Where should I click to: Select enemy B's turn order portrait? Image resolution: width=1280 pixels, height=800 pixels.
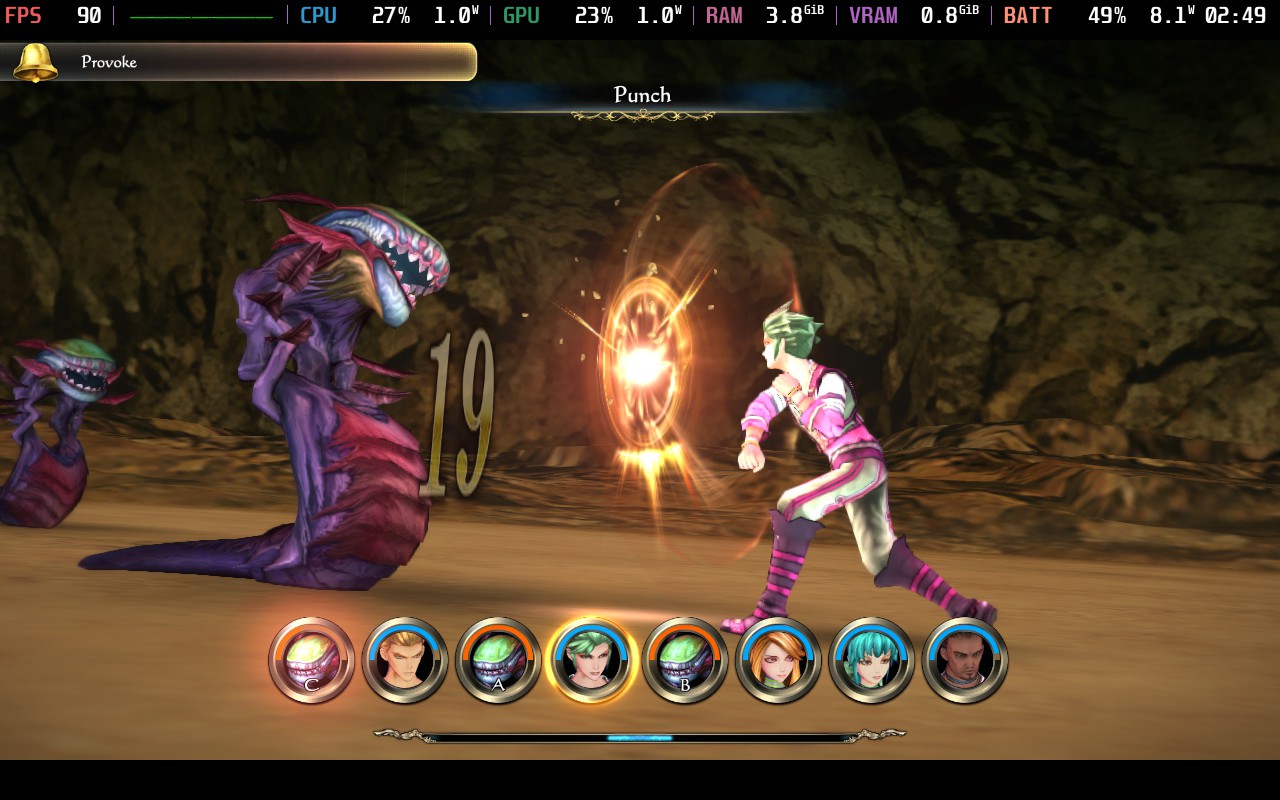click(684, 660)
